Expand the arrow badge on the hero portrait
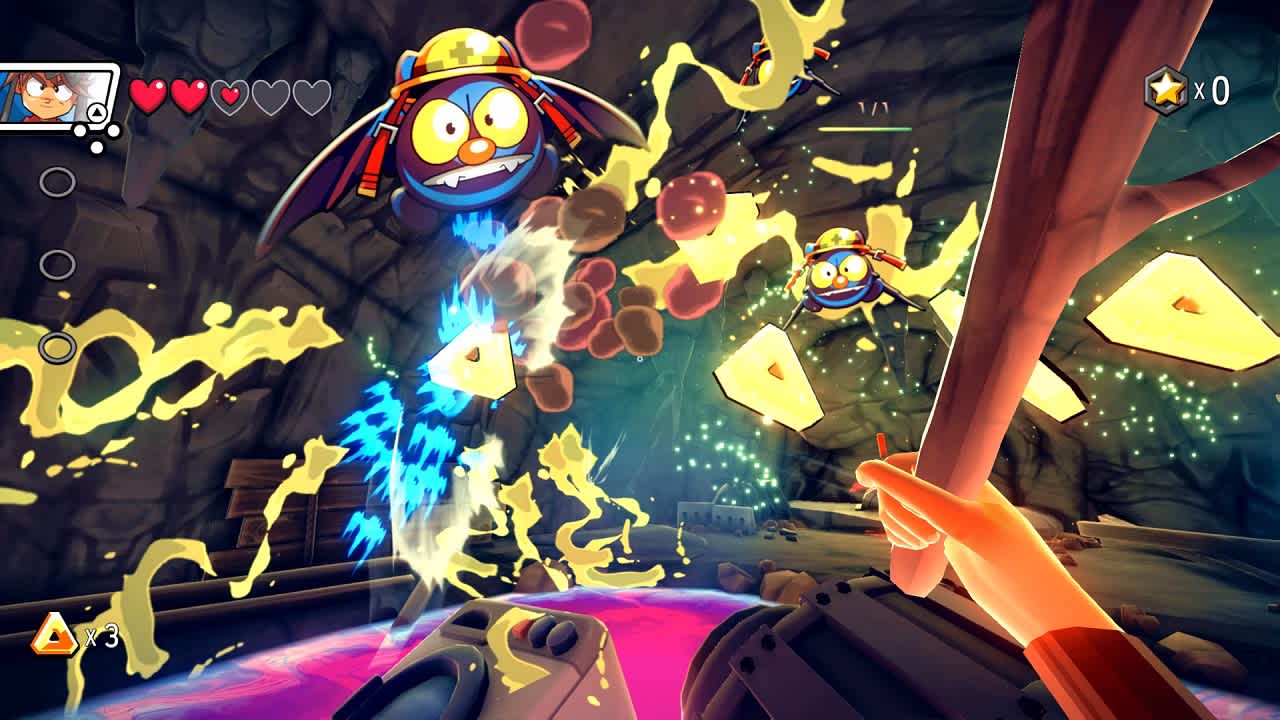 [x=96, y=112]
